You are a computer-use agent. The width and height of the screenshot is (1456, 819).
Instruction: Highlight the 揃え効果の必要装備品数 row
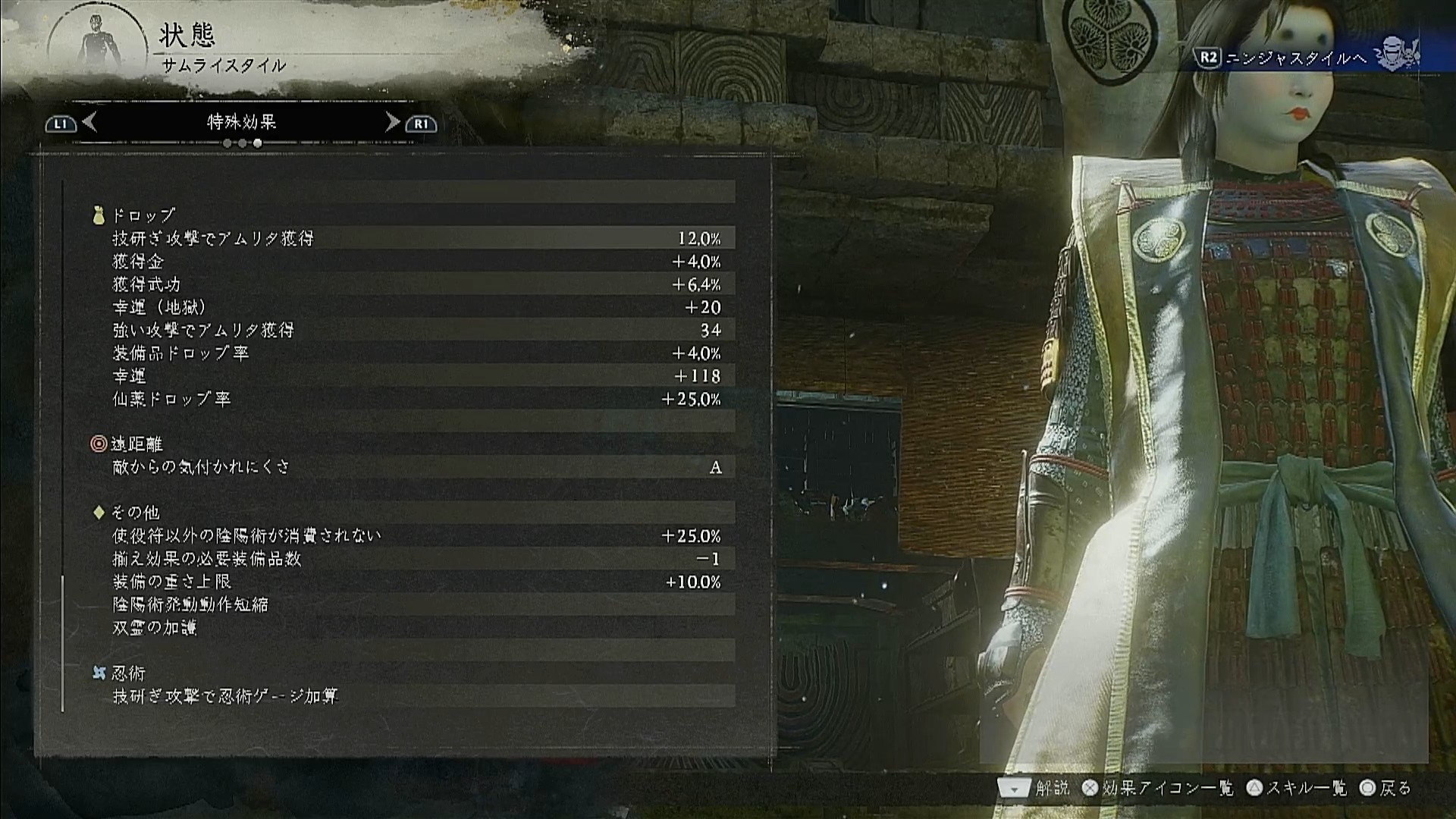coord(416,559)
